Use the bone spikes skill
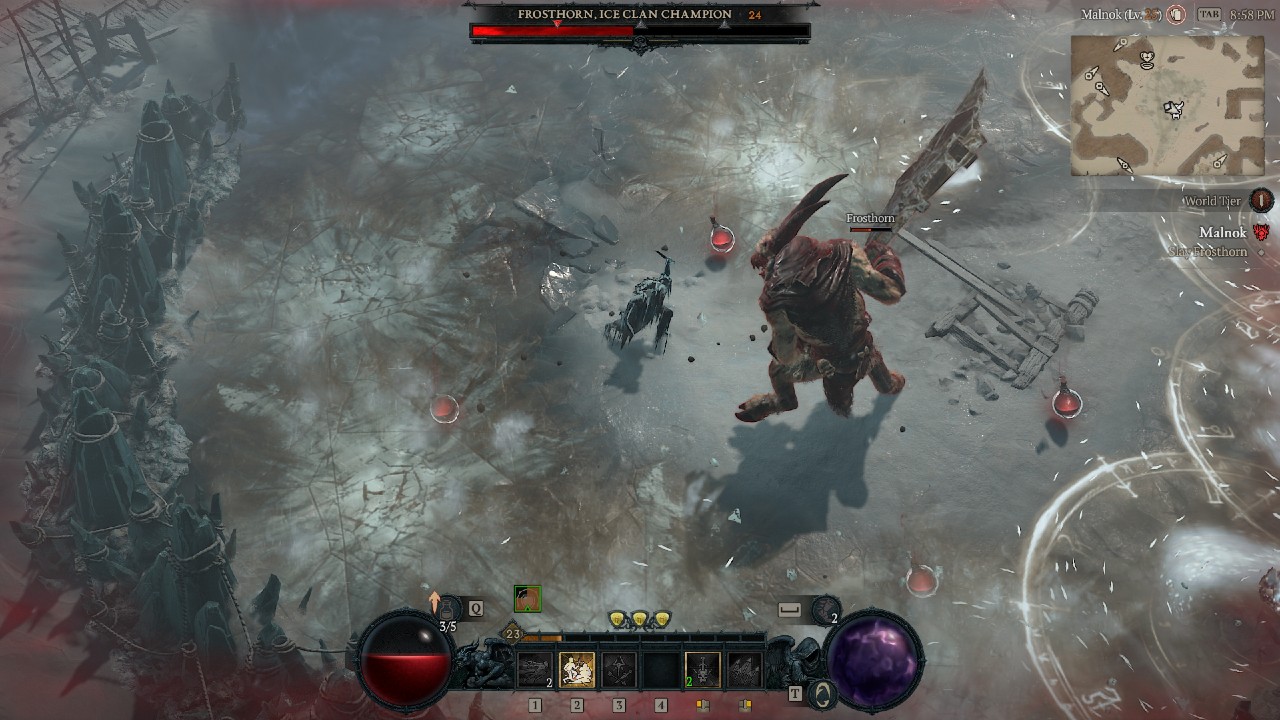This screenshot has width=1280, height=720. coord(744,670)
